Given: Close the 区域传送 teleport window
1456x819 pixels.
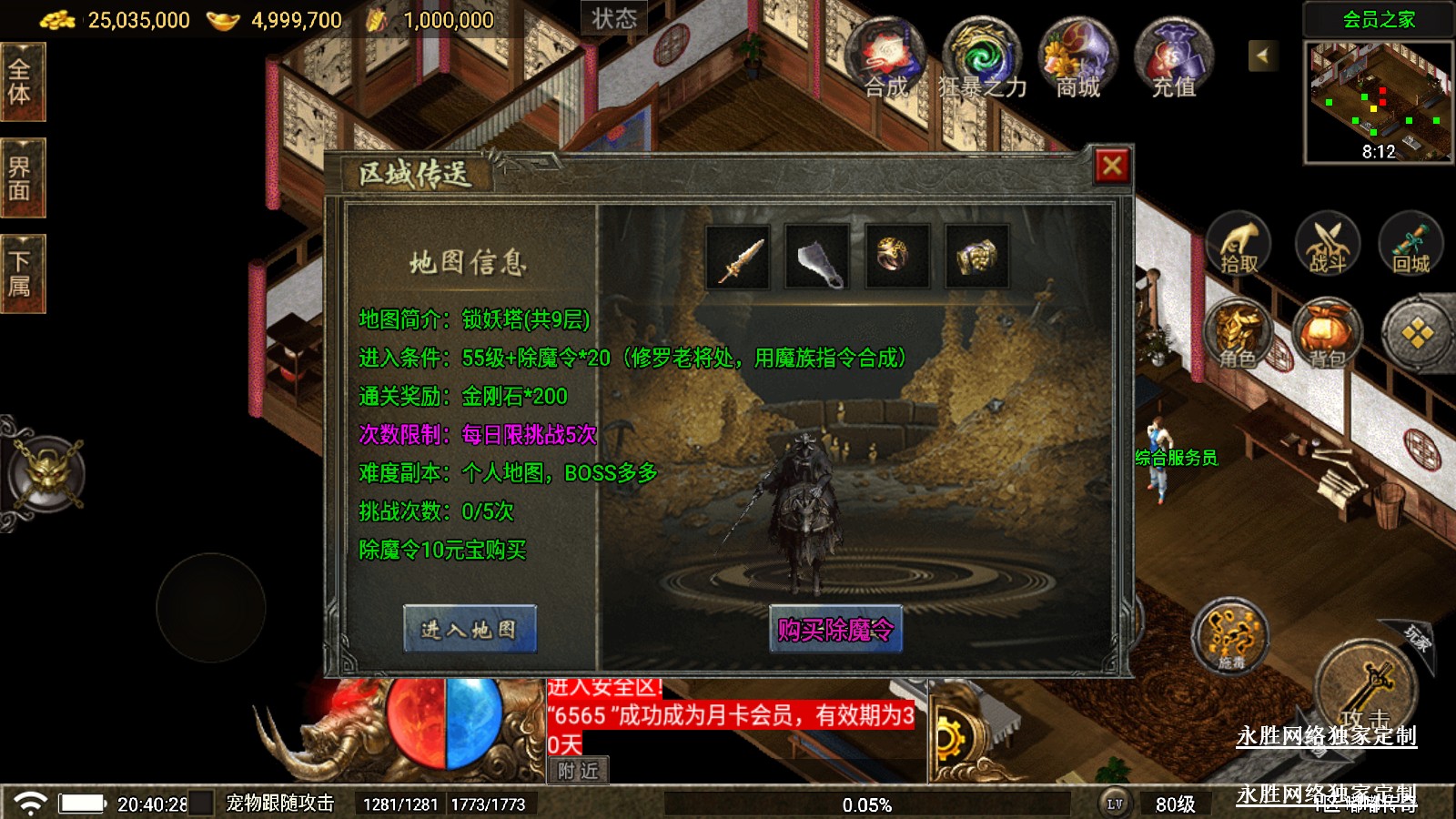Looking at the screenshot, I should (1111, 166).
